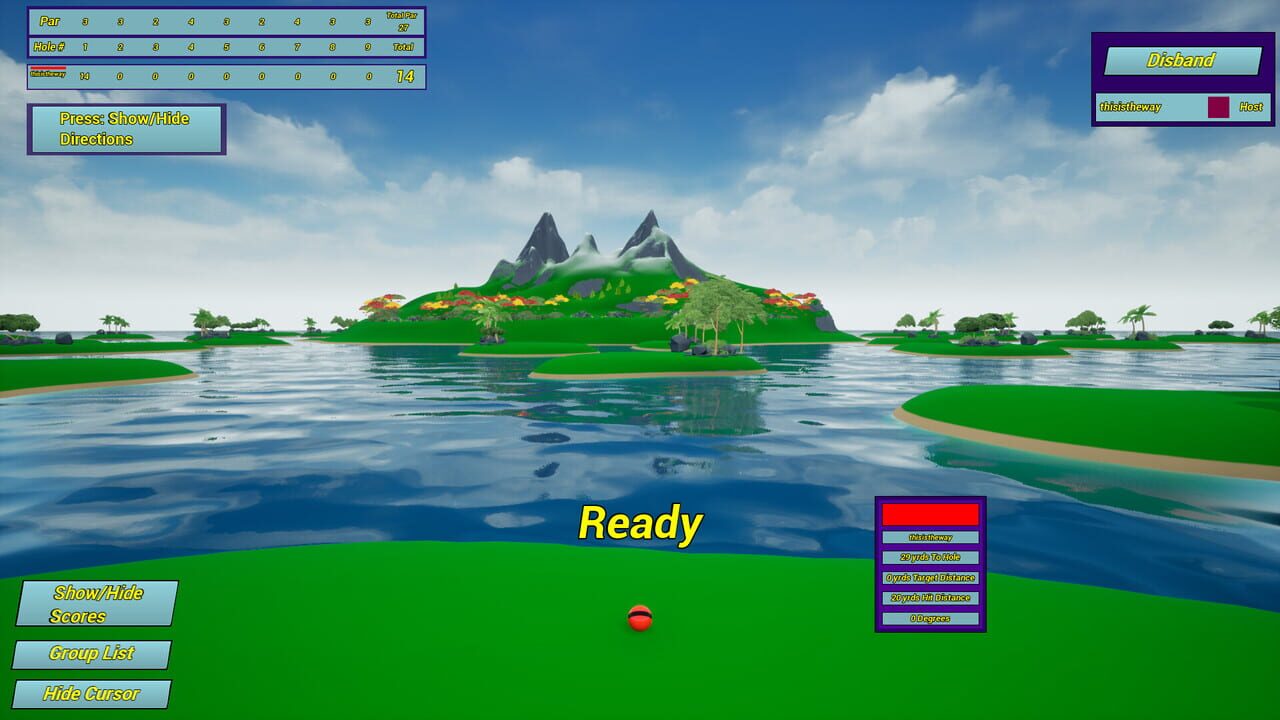Click the Hole # row header
Image resolution: width=1280 pixels, height=720 pixels.
48,45
